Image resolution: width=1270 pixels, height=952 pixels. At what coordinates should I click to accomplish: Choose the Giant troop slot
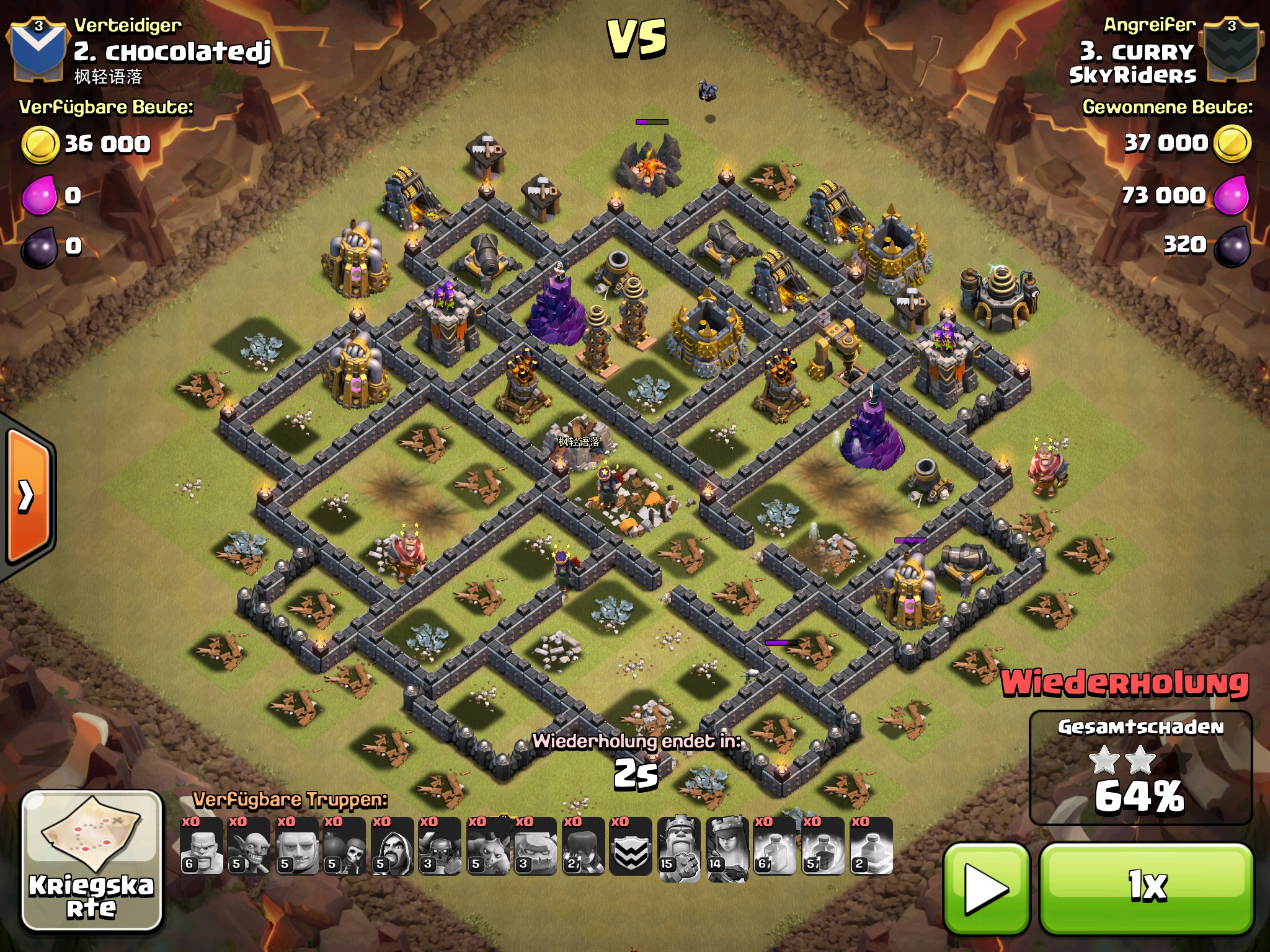[296, 845]
